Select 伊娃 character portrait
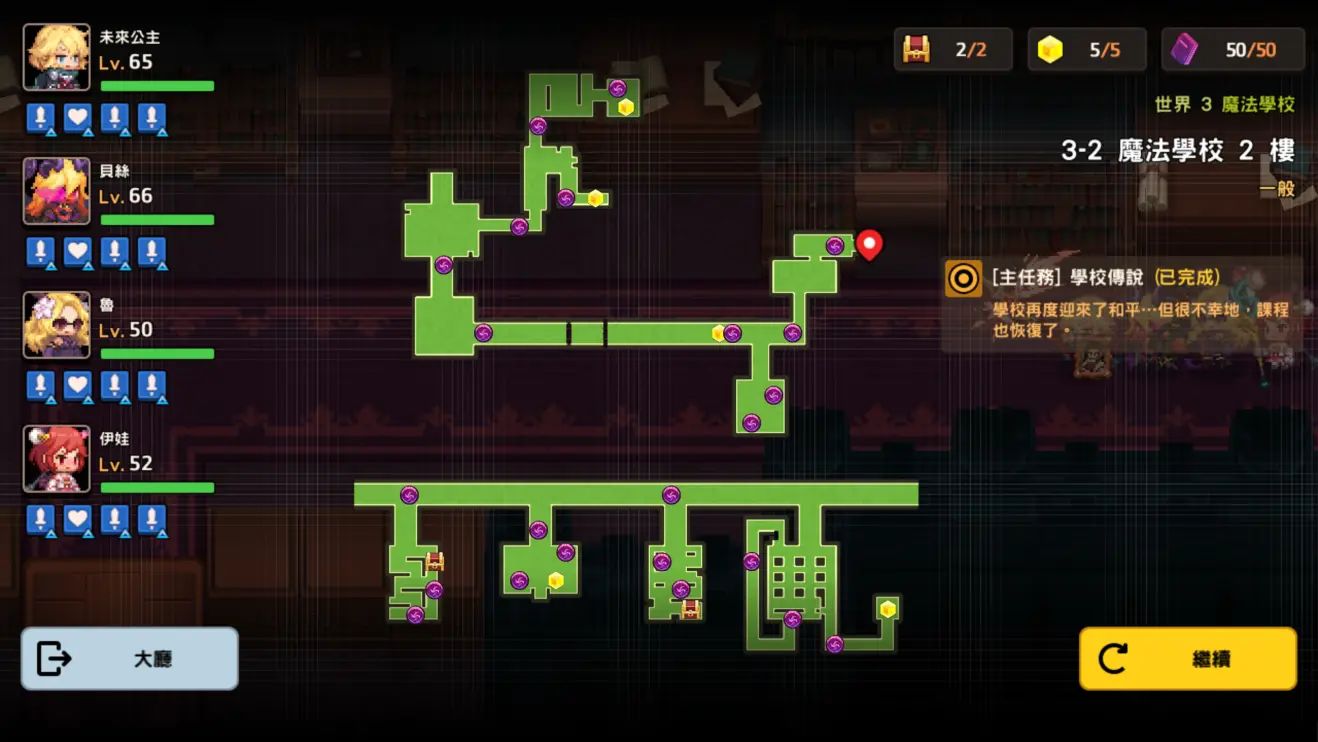The height and width of the screenshot is (742, 1318). [57, 459]
